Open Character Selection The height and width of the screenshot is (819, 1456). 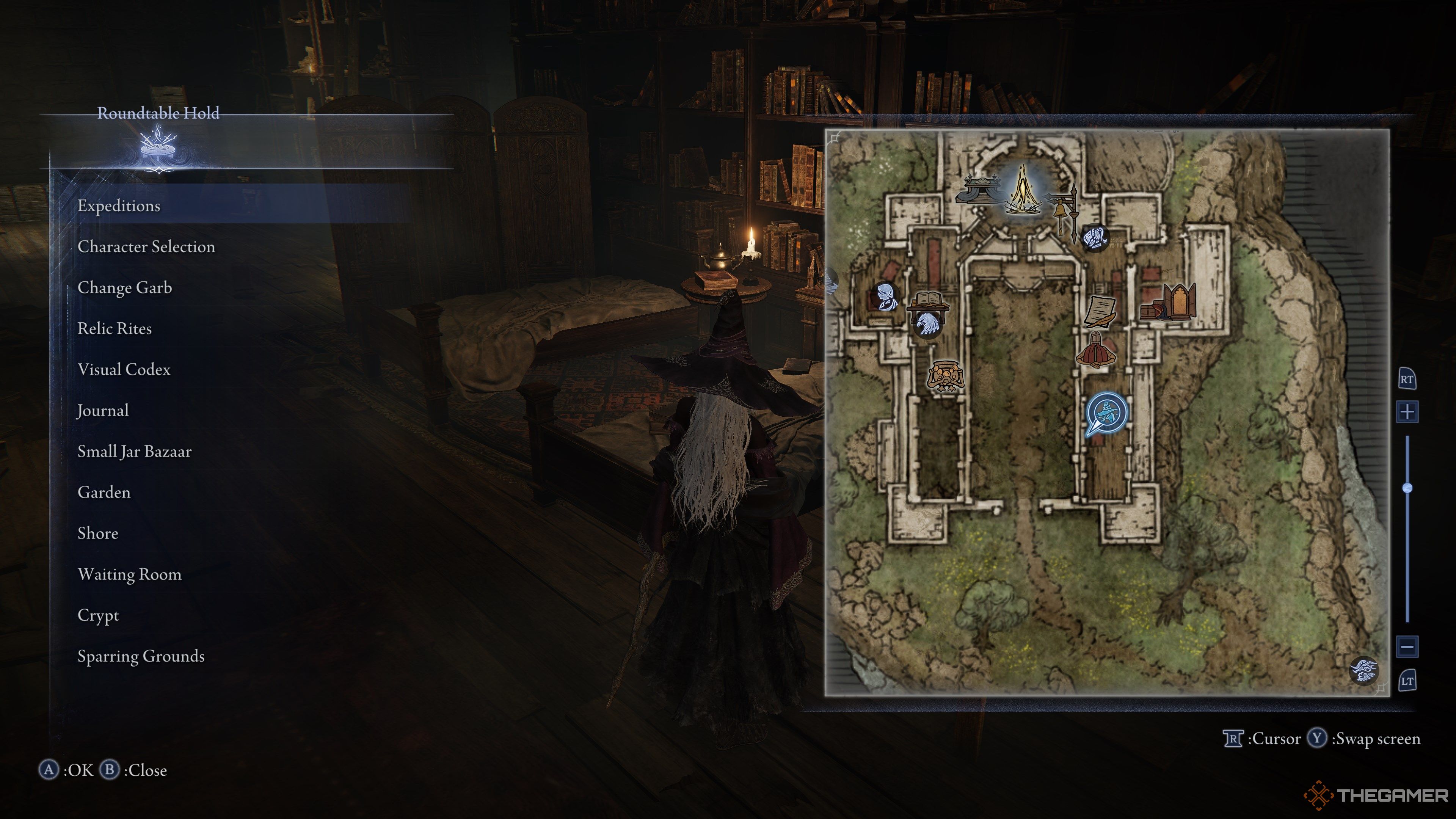146,247
